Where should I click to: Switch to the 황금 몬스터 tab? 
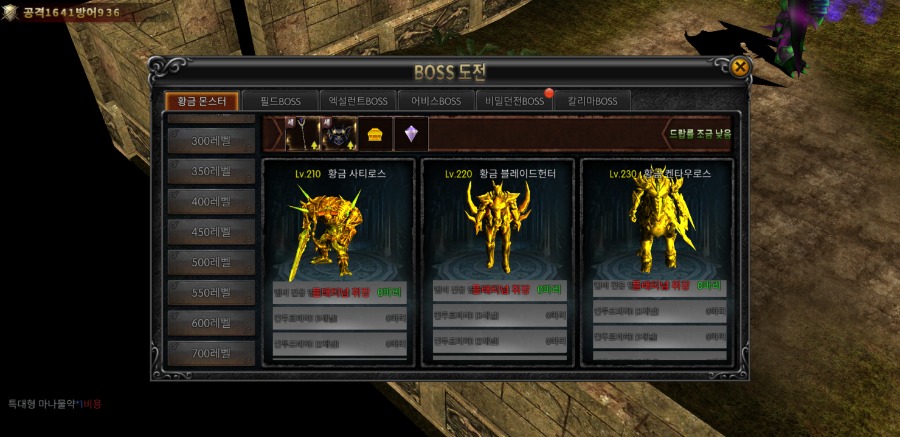pos(201,101)
